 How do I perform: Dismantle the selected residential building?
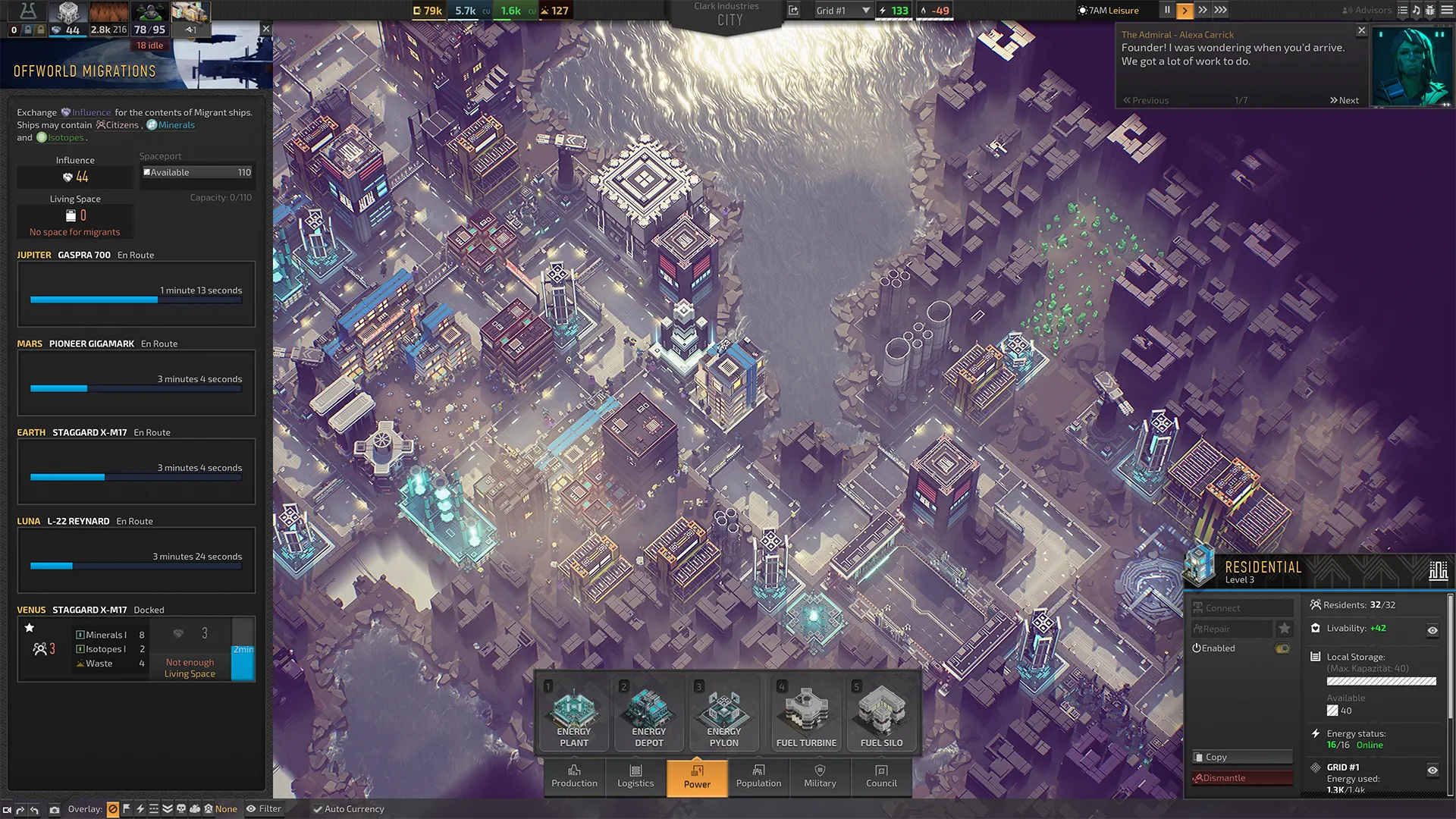(x=1241, y=778)
